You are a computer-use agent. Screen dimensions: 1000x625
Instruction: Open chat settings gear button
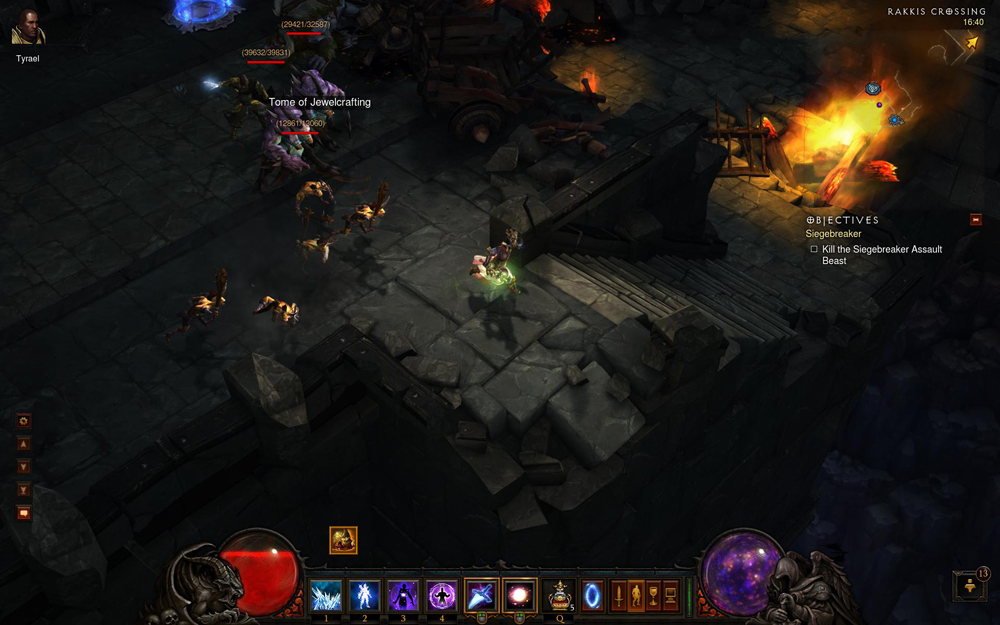pyautogui.click(x=24, y=421)
